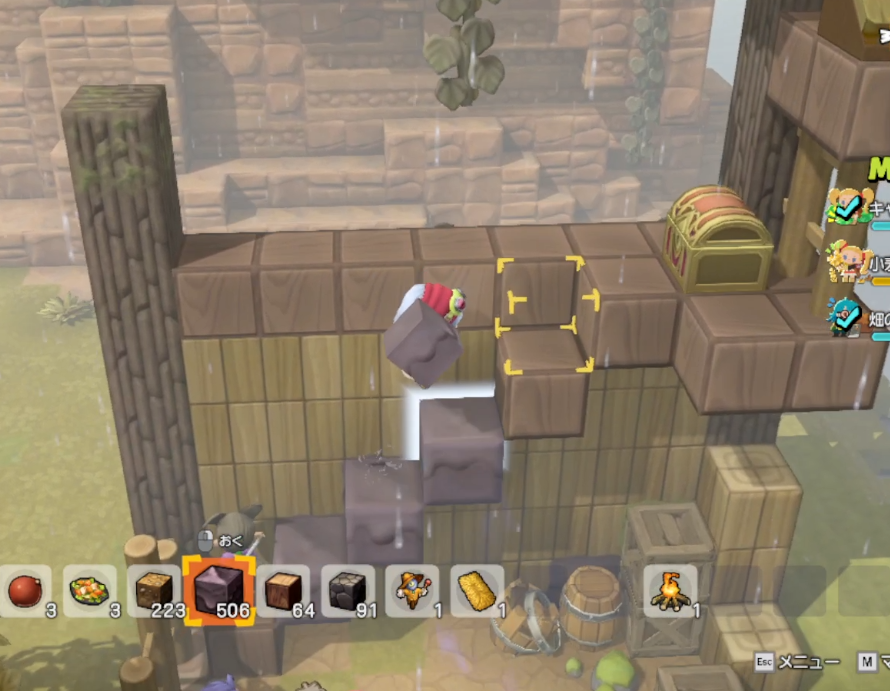Select the golden hay bale slot
Screen dimensions: 890x691
[x=477, y=590]
